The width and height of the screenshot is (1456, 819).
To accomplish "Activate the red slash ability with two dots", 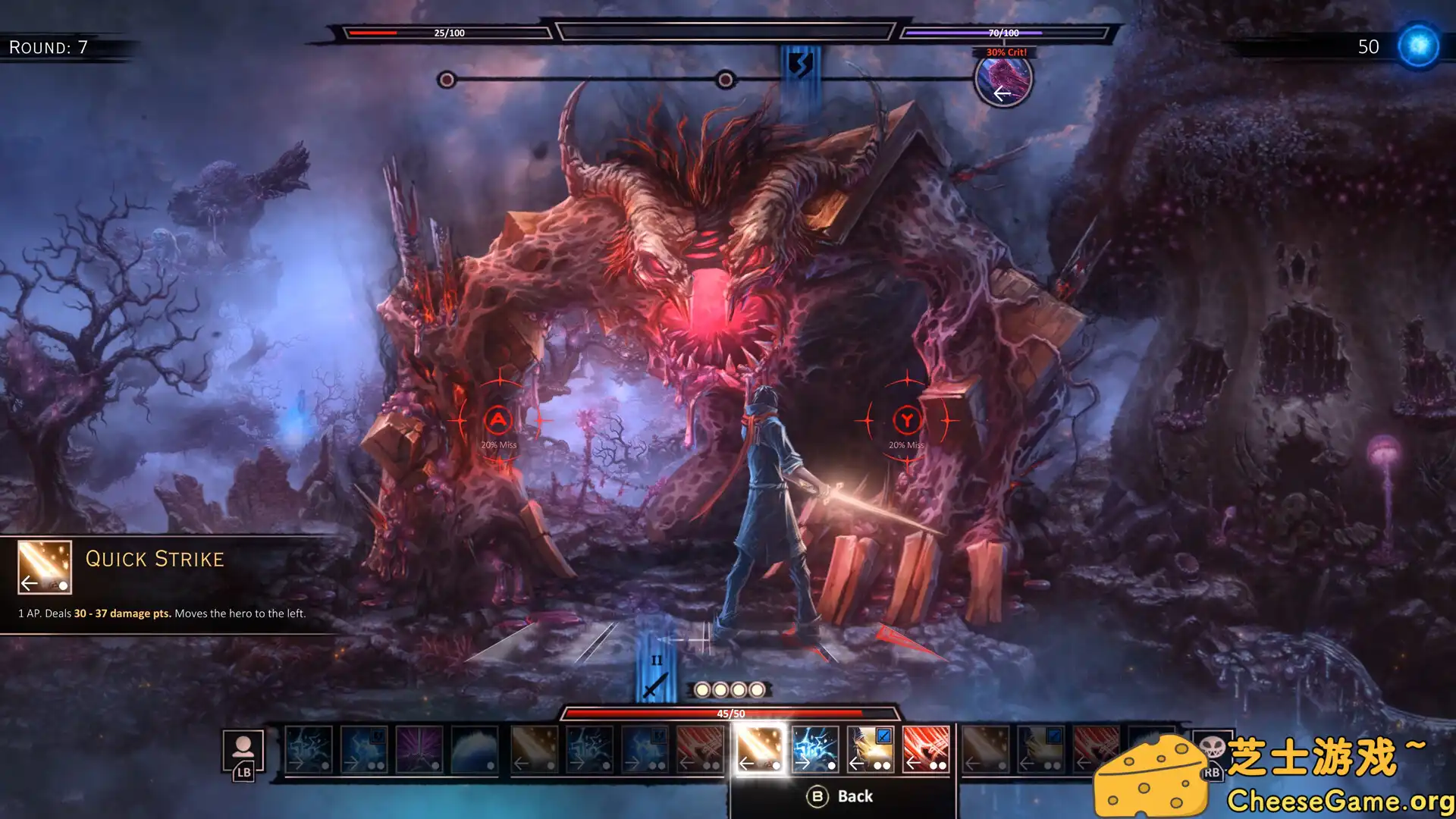I will (925, 748).
